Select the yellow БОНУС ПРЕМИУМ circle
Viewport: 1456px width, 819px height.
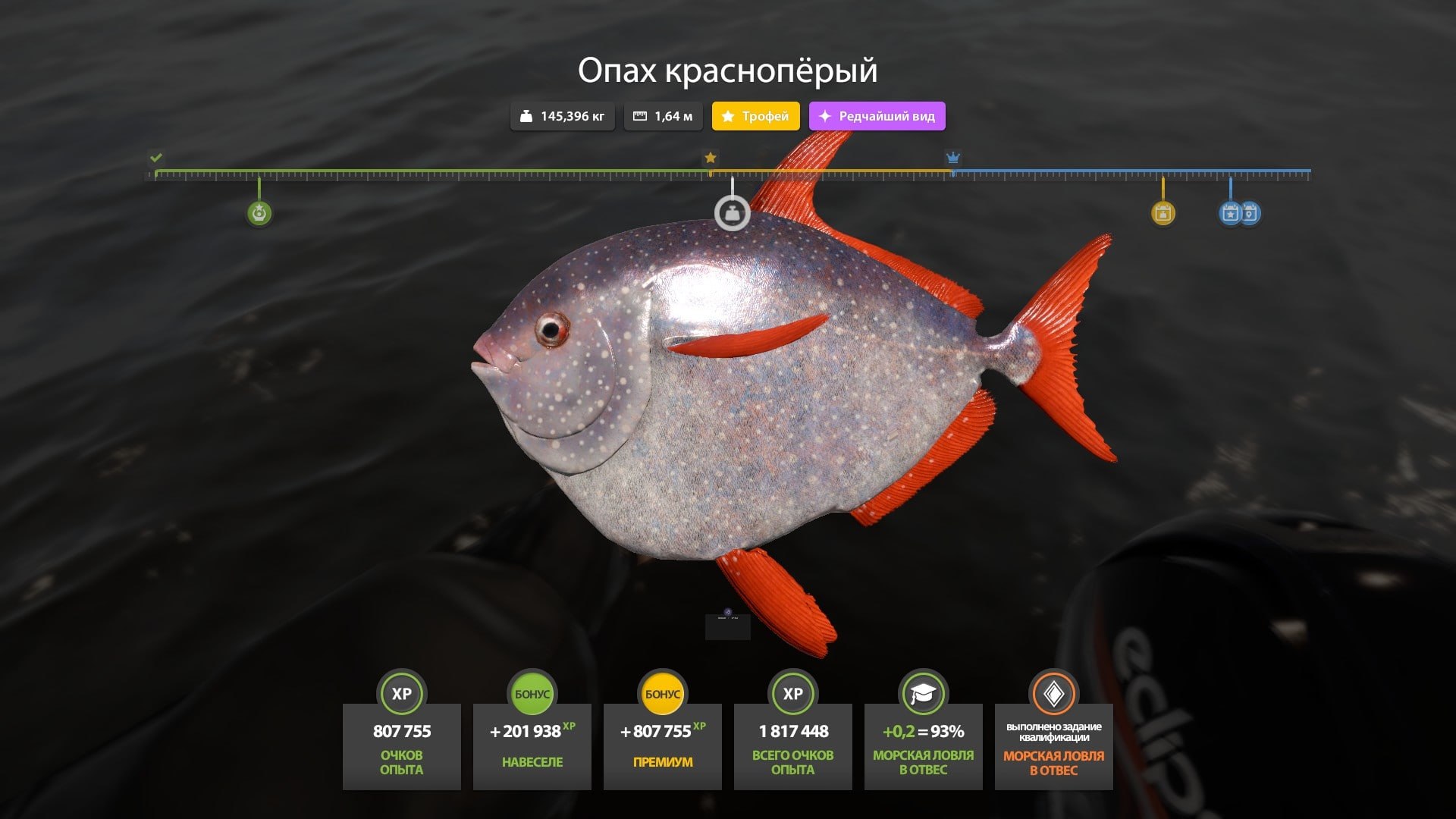pyautogui.click(x=662, y=692)
